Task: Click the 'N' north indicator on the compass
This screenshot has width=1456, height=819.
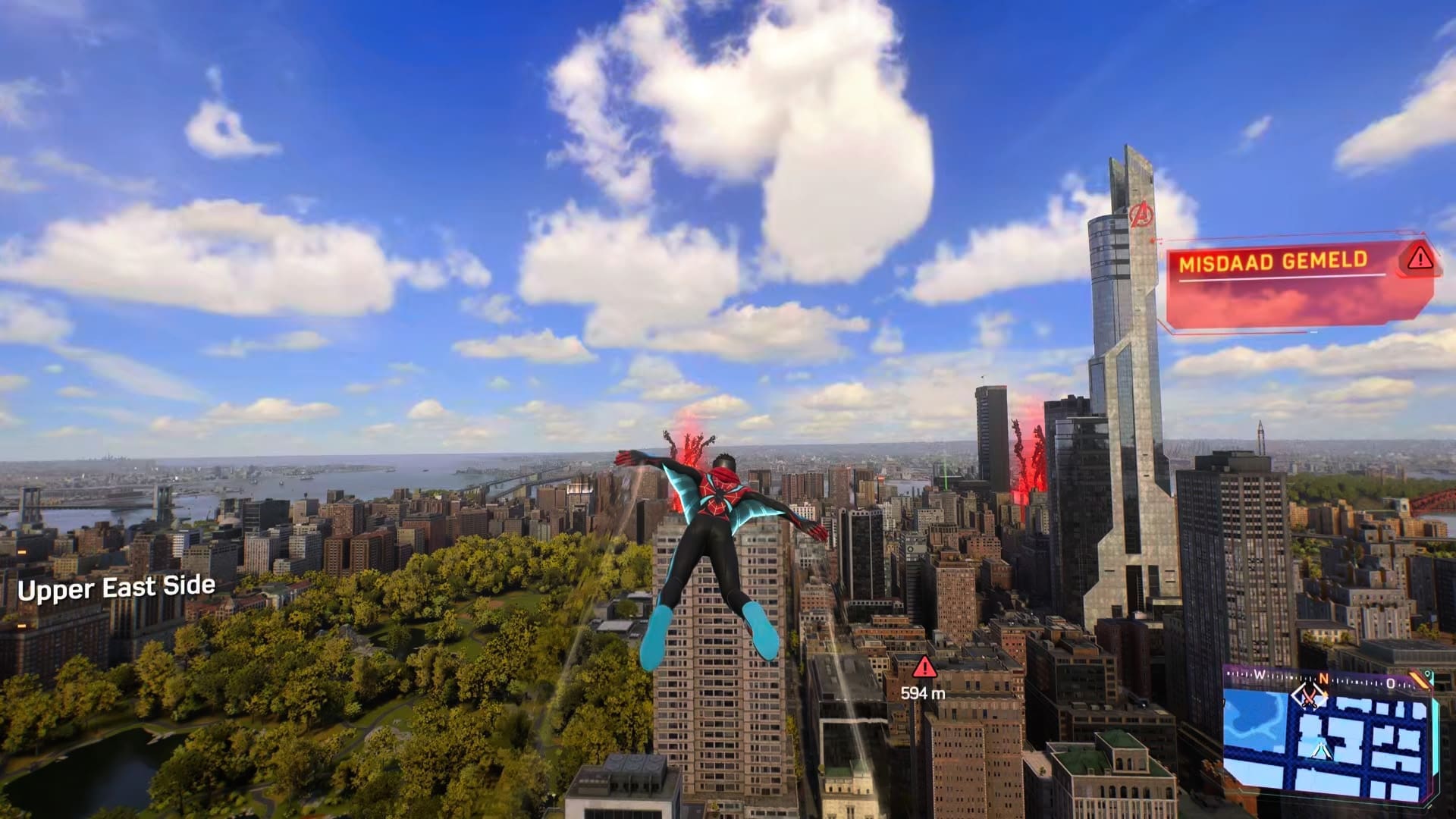Action: [1323, 679]
